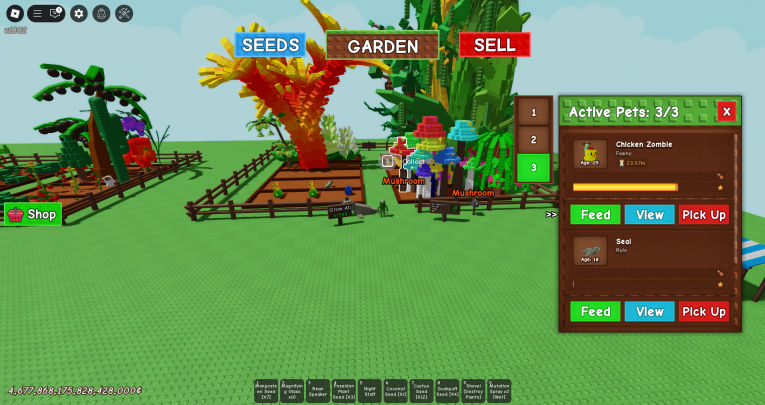Feed the Chicken Zombie pet

coord(595,215)
